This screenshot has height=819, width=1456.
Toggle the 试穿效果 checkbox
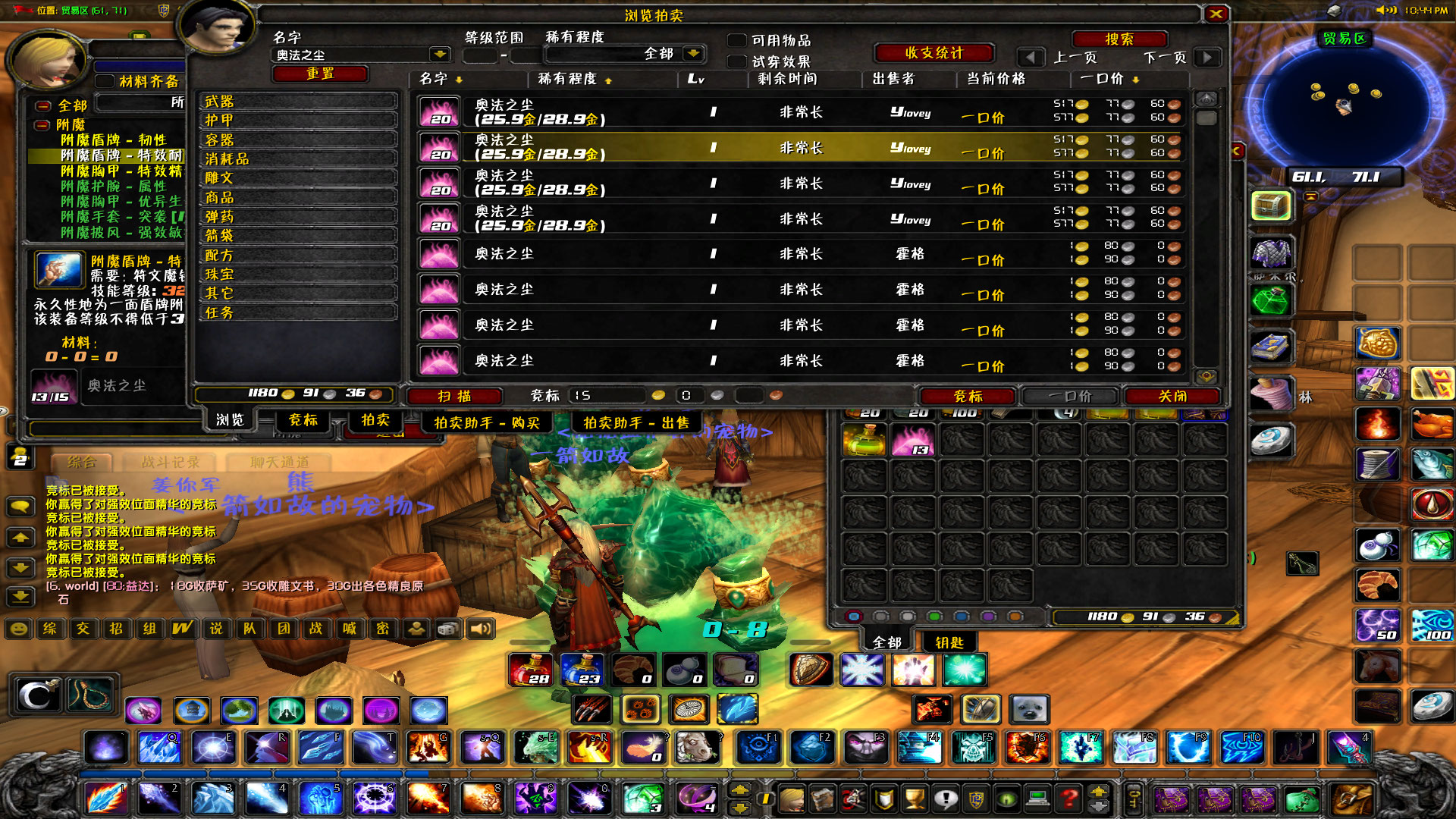coord(735,62)
